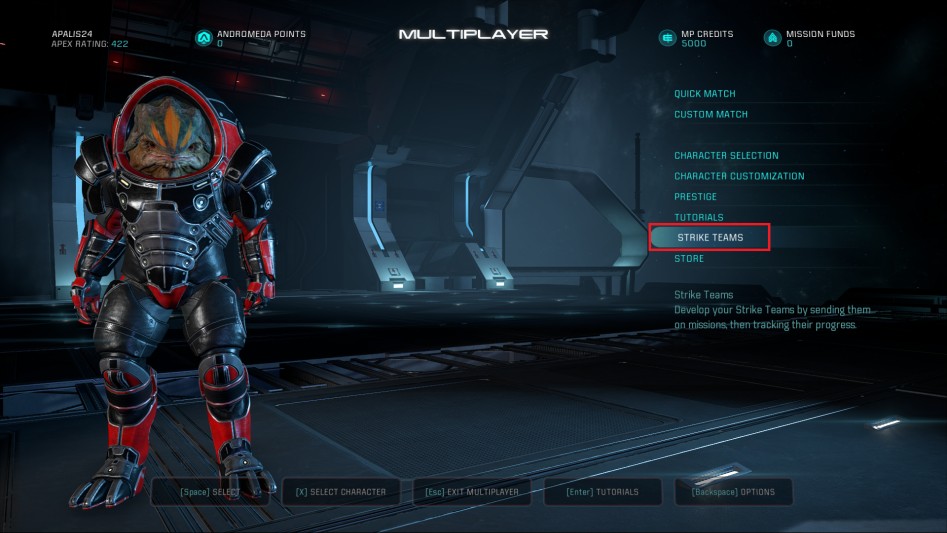This screenshot has width=947, height=533.
Task: Click the Select Character button
Action: point(341,492)
